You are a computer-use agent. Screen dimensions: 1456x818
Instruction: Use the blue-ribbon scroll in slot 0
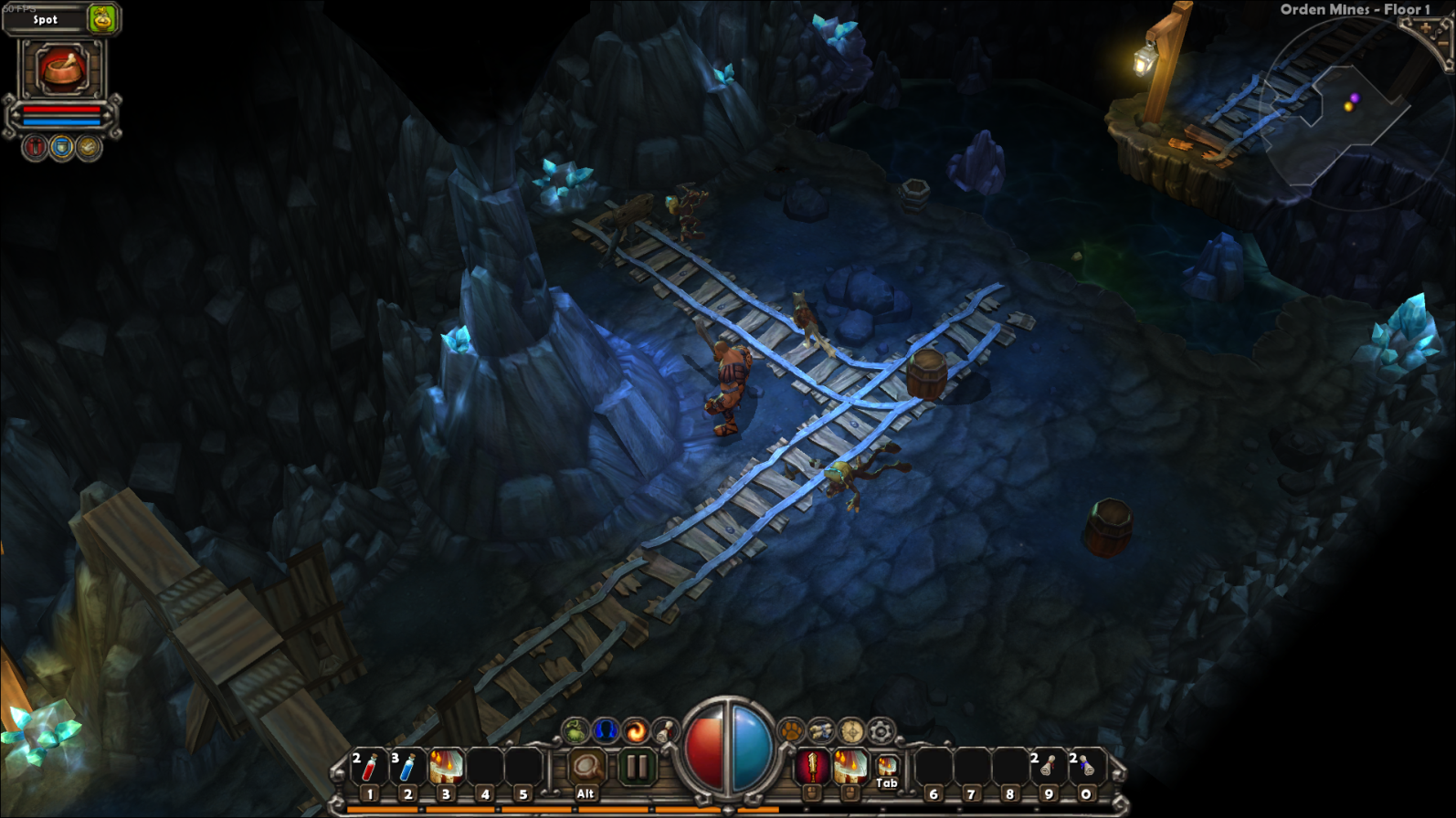(x=1086, y=769)
